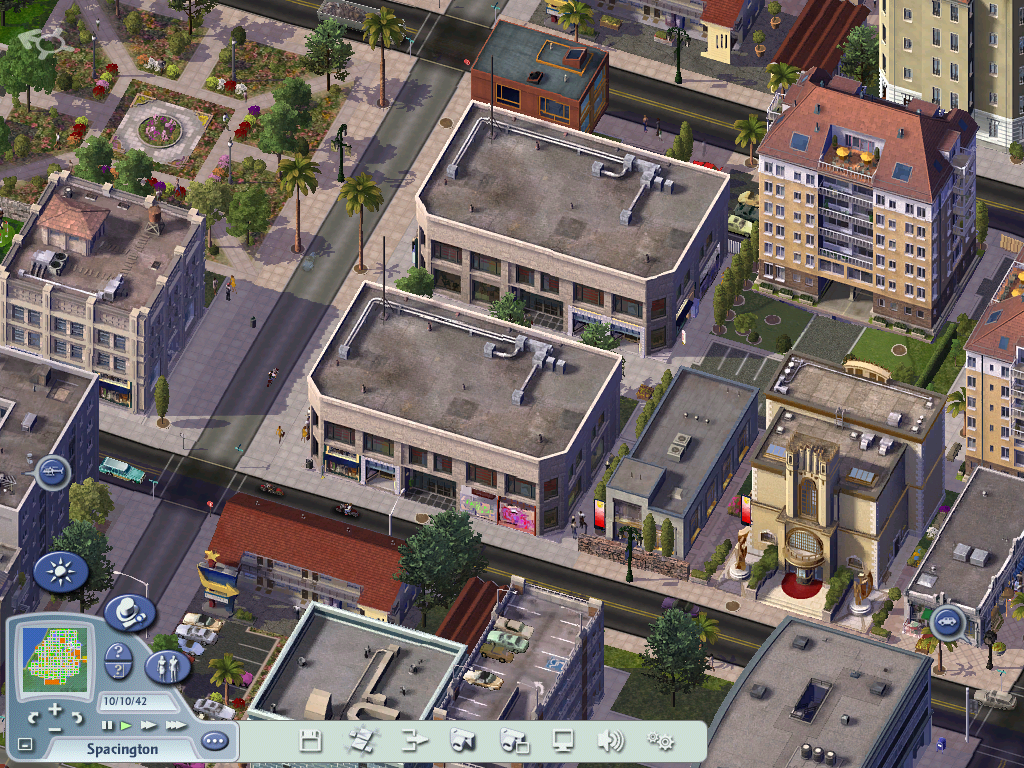Save the city with the floppy disk
Viewport: 1024px width, 768px height.
pos(310,741)
